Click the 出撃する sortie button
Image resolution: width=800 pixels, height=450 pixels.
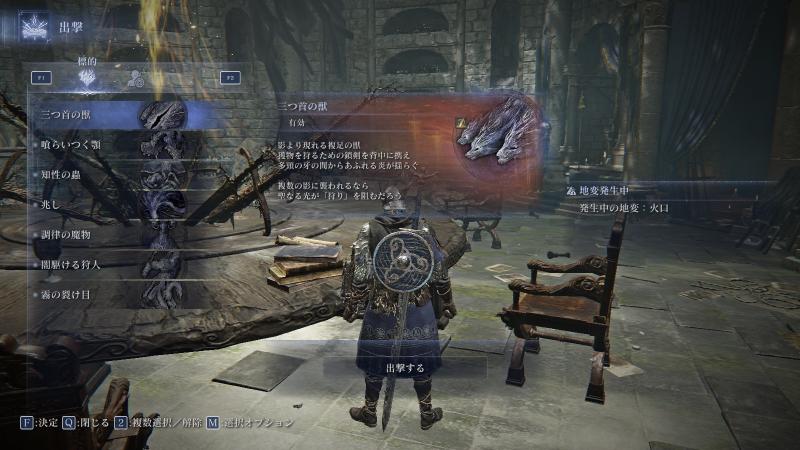[404, 367]
